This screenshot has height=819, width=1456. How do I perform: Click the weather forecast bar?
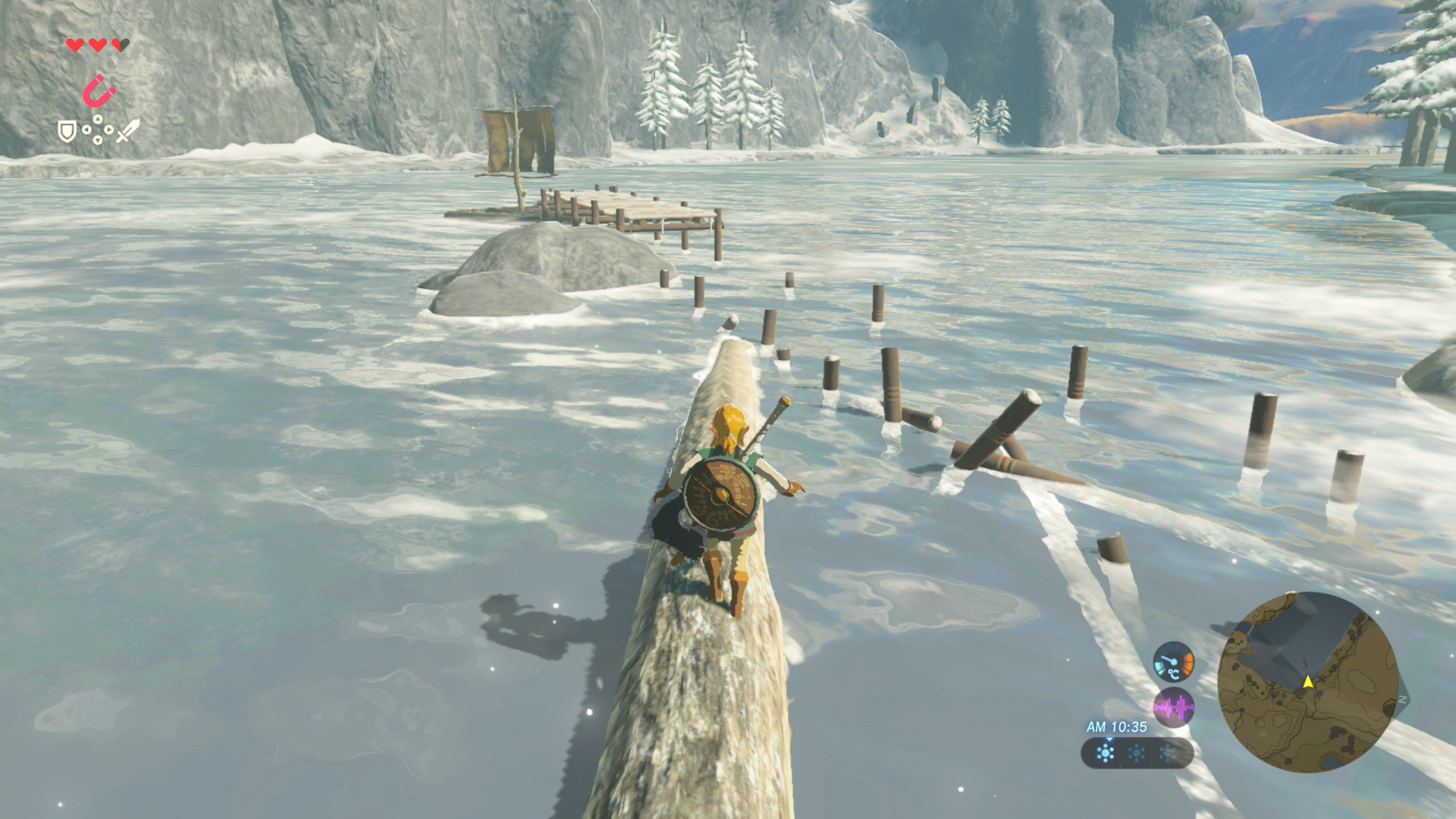(x=1137, y=753)
